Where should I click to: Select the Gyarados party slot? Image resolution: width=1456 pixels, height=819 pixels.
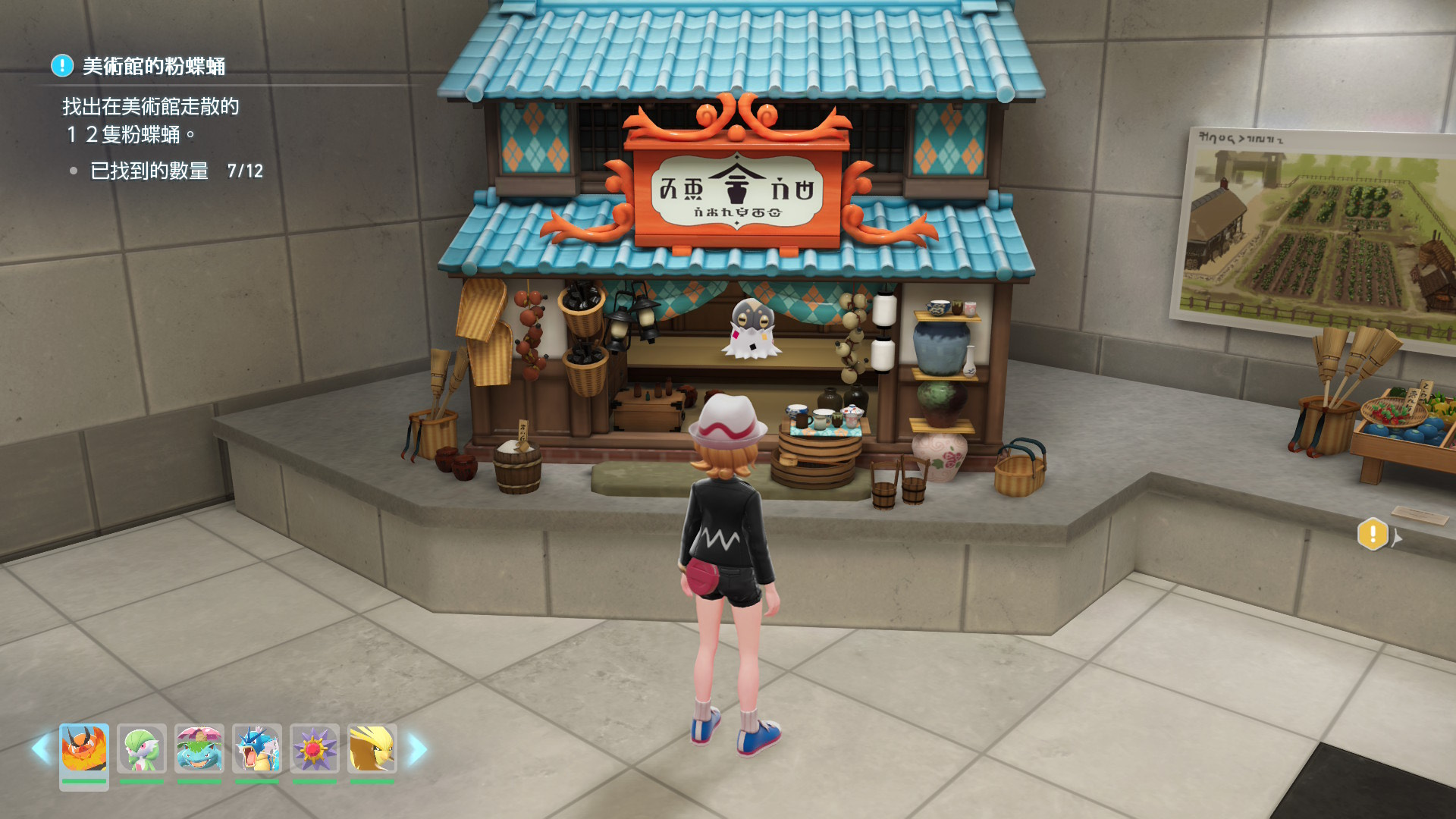click(x=257, y=749)
